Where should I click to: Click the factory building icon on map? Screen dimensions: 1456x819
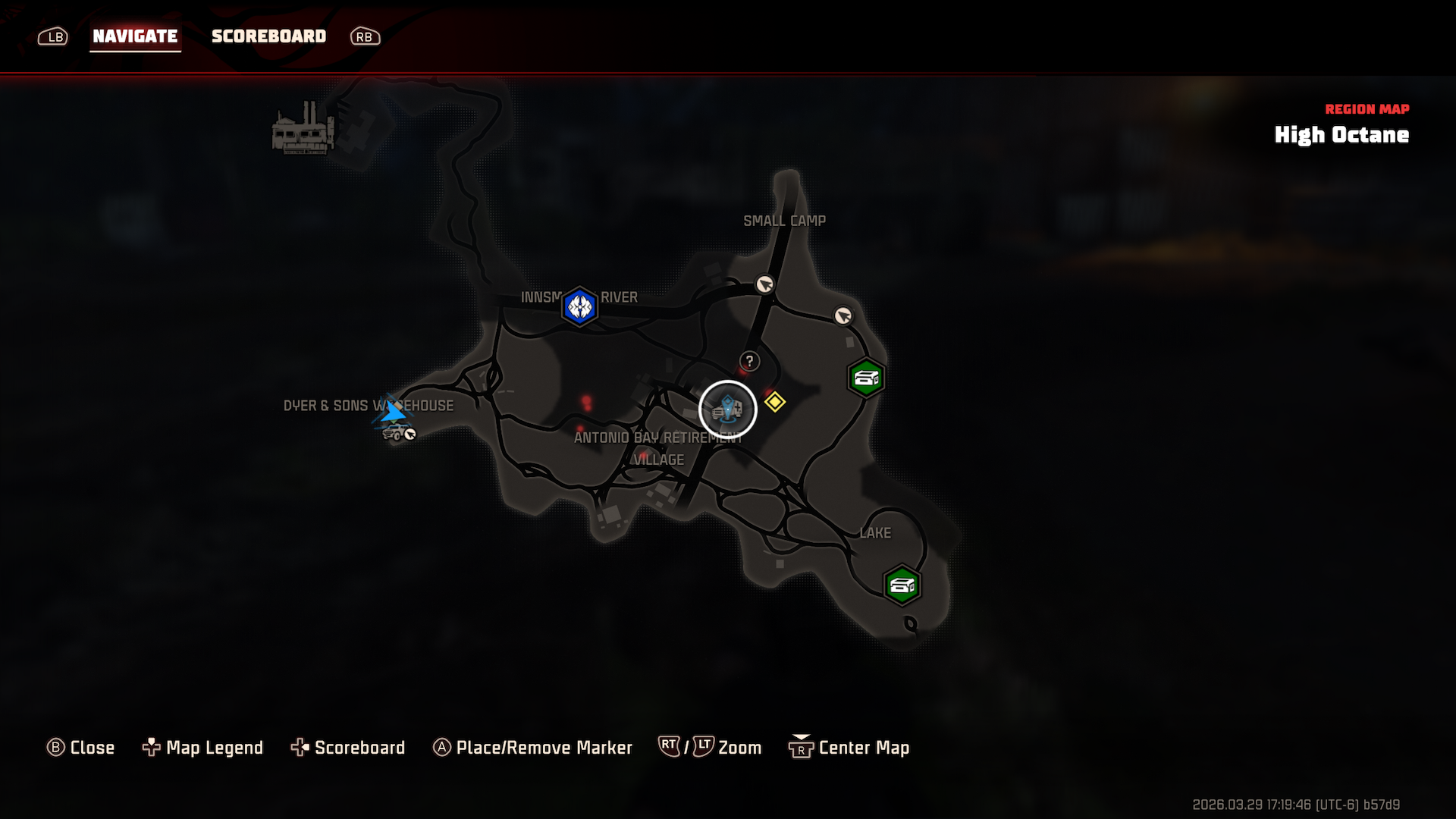point(303,130)
